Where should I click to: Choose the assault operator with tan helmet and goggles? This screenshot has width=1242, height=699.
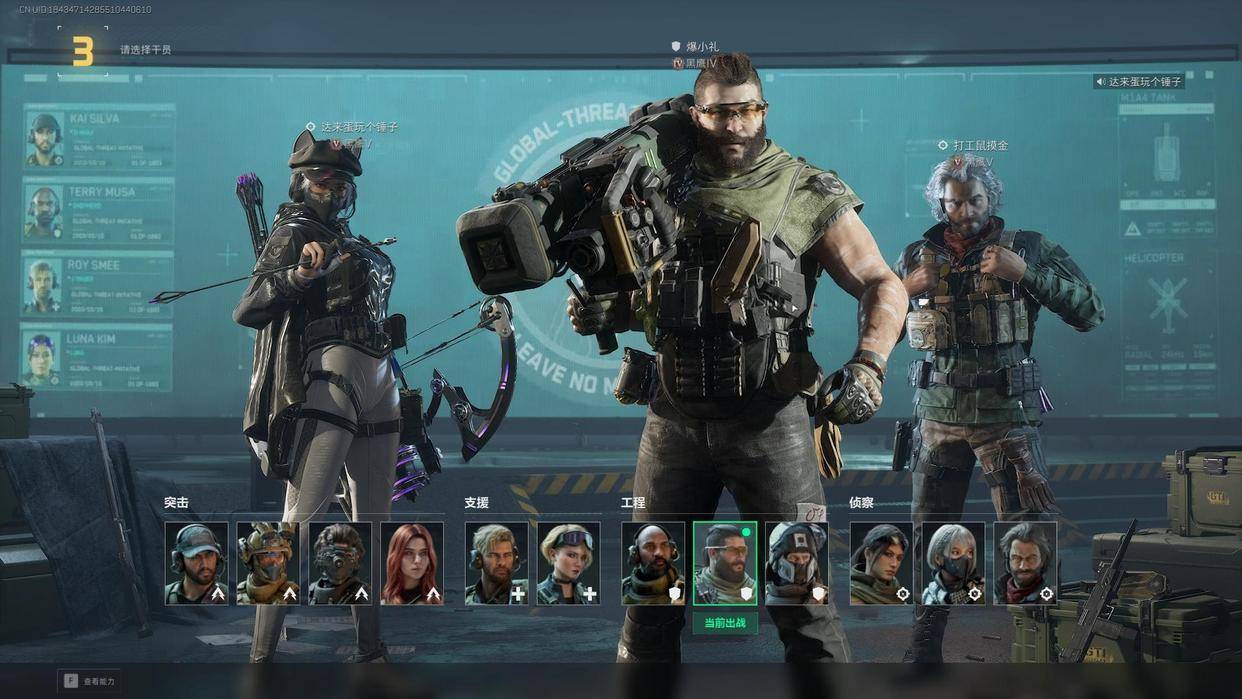click(268, 563)
